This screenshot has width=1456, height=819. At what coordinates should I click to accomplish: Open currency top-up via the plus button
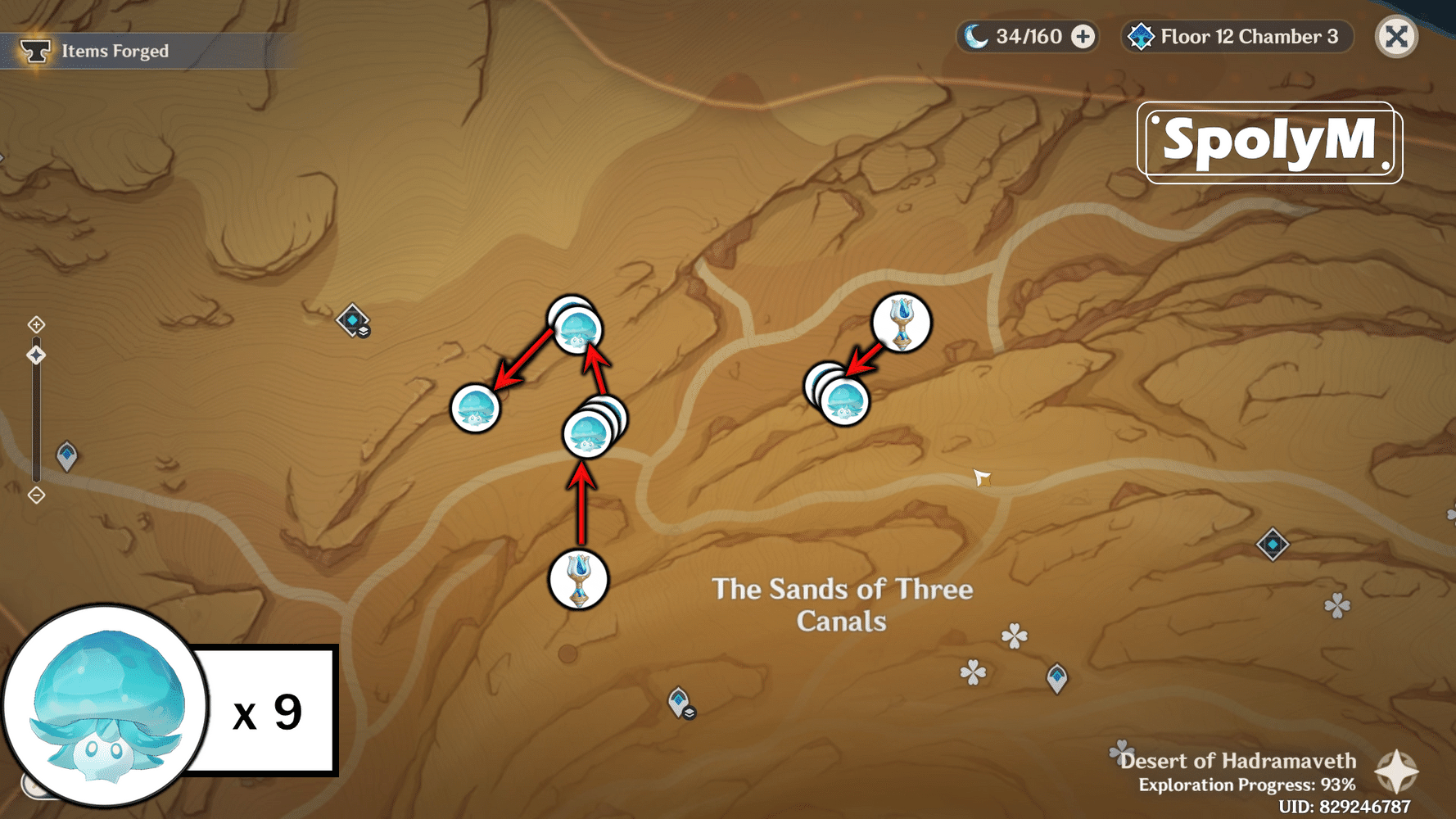(1083, 36)
